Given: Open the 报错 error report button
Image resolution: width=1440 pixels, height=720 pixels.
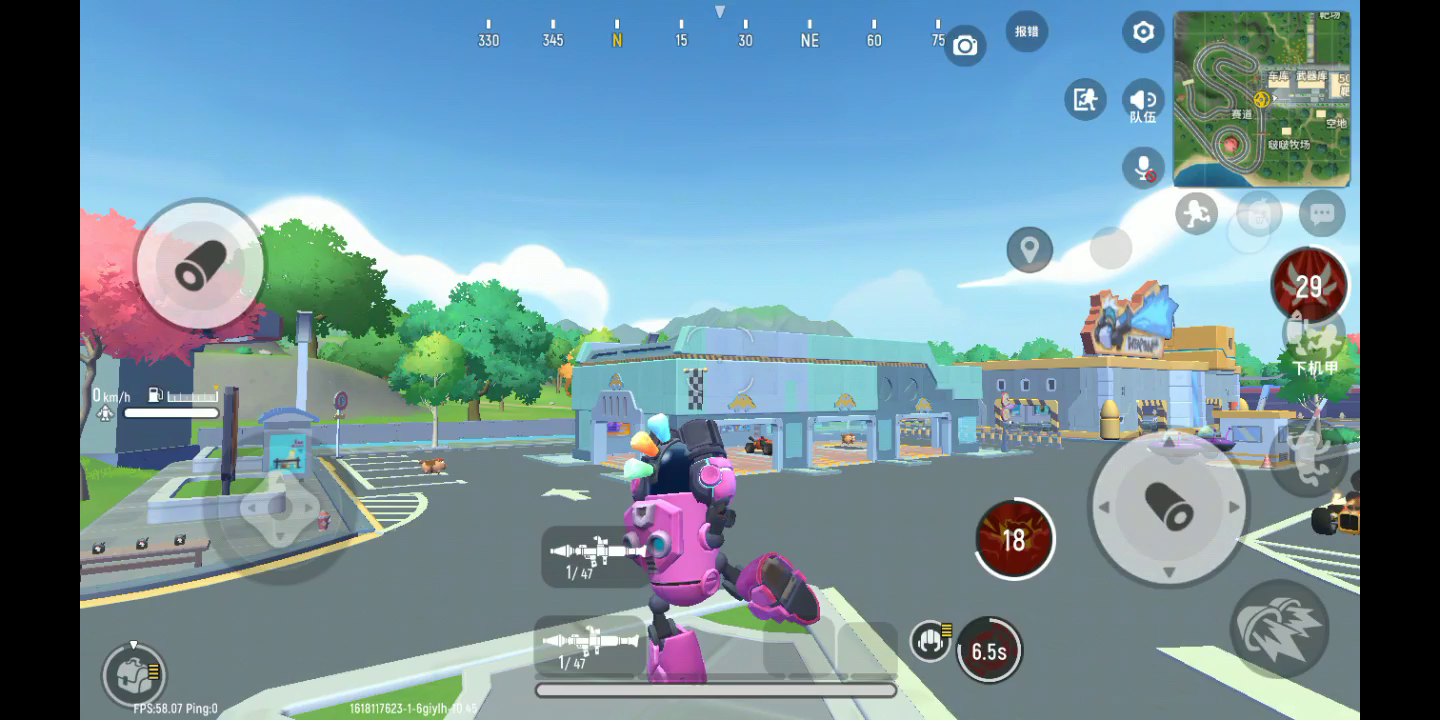Looking at the screenshot, I should [x=1026, y=31].
